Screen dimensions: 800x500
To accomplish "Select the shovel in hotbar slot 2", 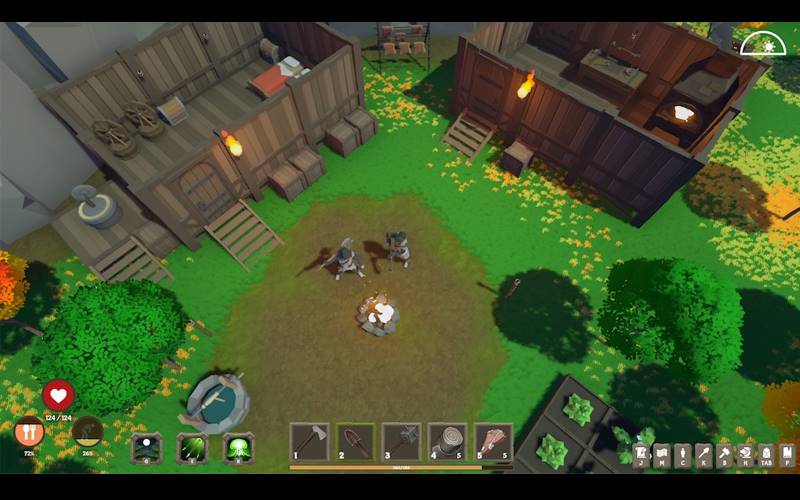I will [x=355, y=442].
